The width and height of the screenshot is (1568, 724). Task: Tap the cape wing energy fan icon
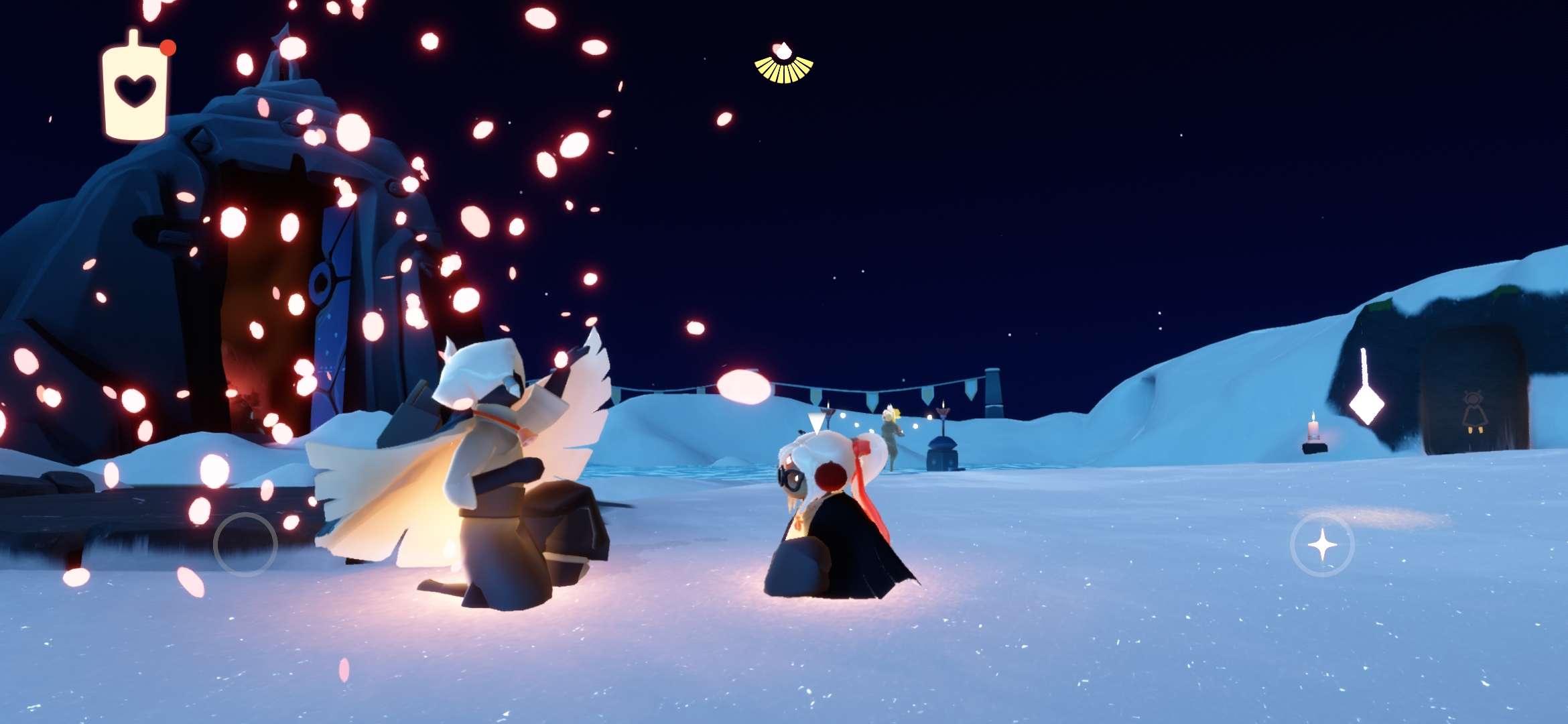point(783,65)
